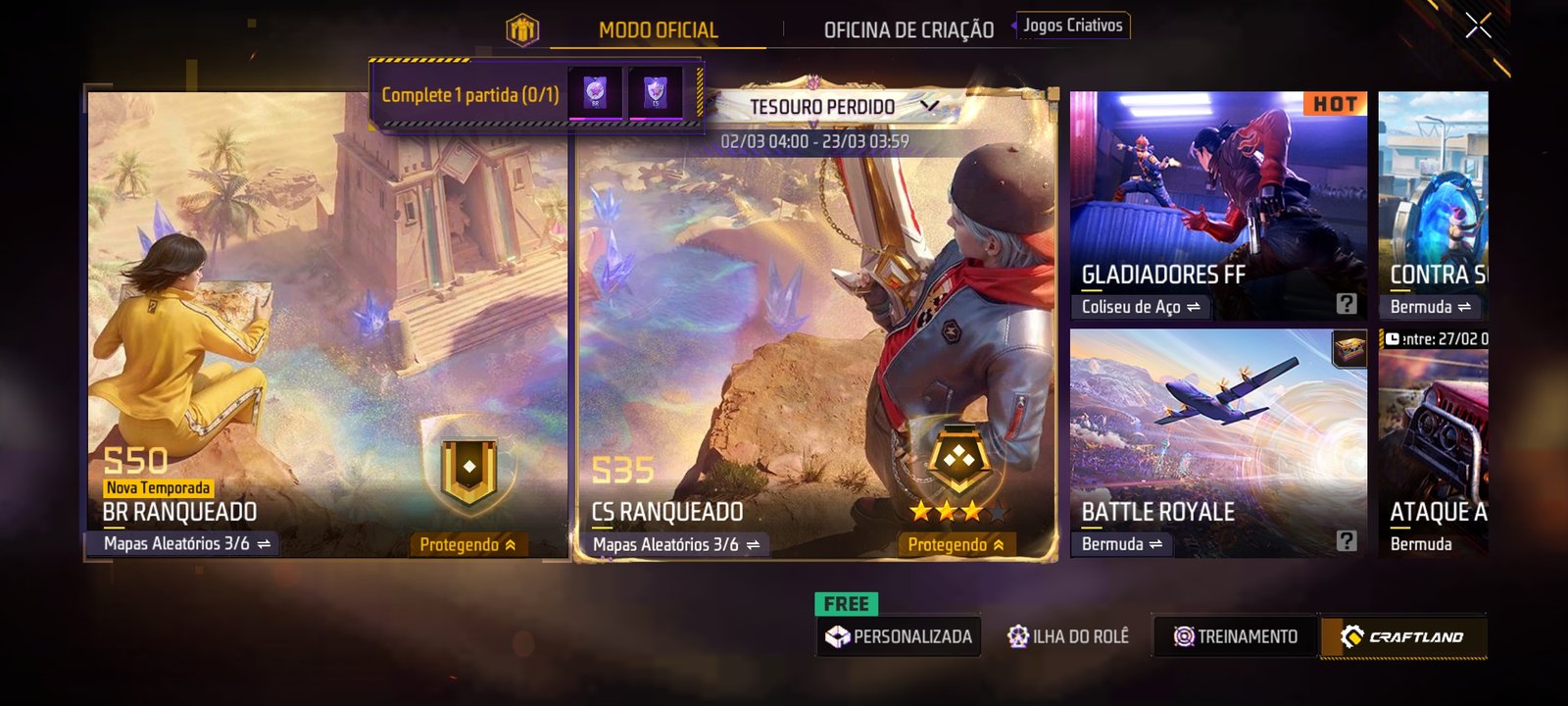Enter Ilha do Rolê
The height and width of the screenshot is (706, 1568).
(x=1068, y=636)
